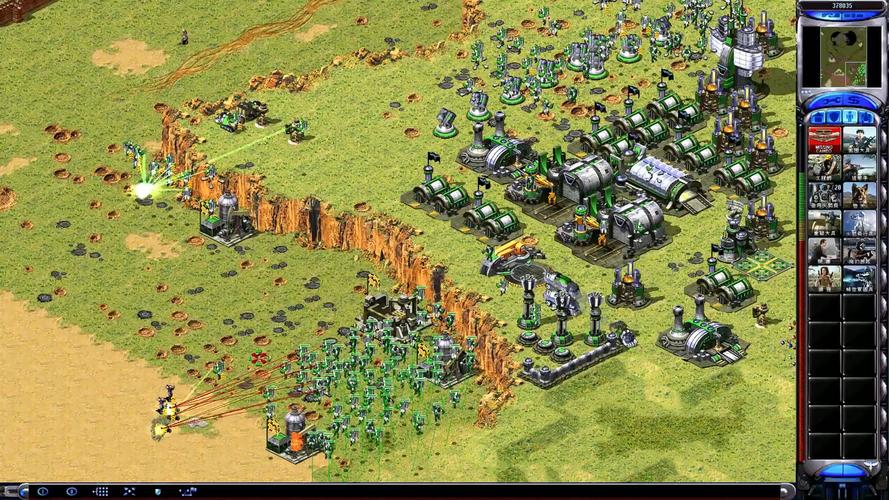The image size is (889, 500).
Task: Train the attack dog unit
Action: click(x=859, y=194)
